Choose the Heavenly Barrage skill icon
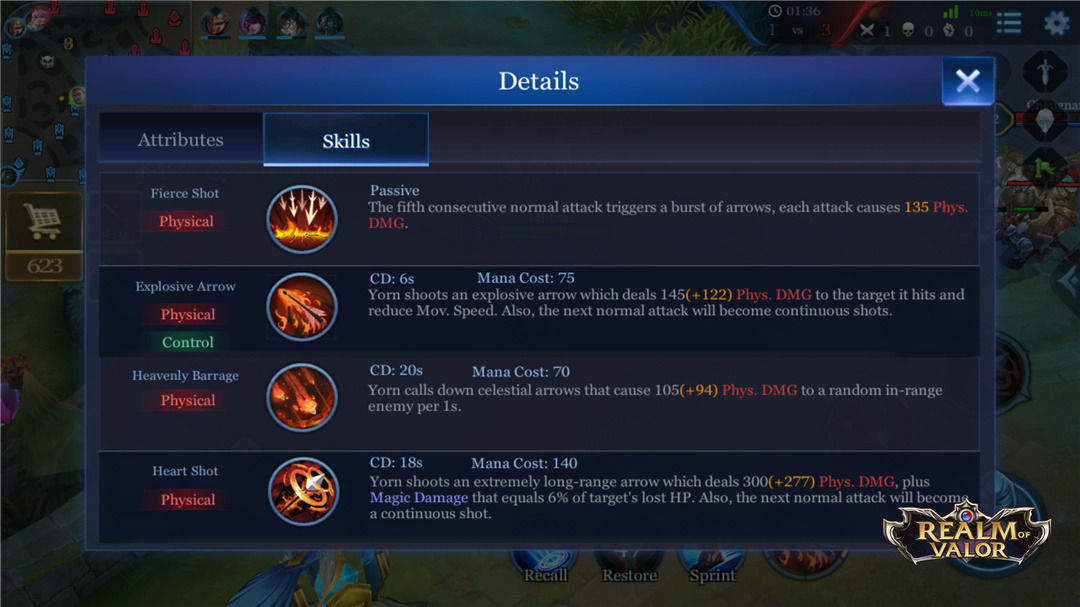The image size is (1080, 607). (301, 397)
